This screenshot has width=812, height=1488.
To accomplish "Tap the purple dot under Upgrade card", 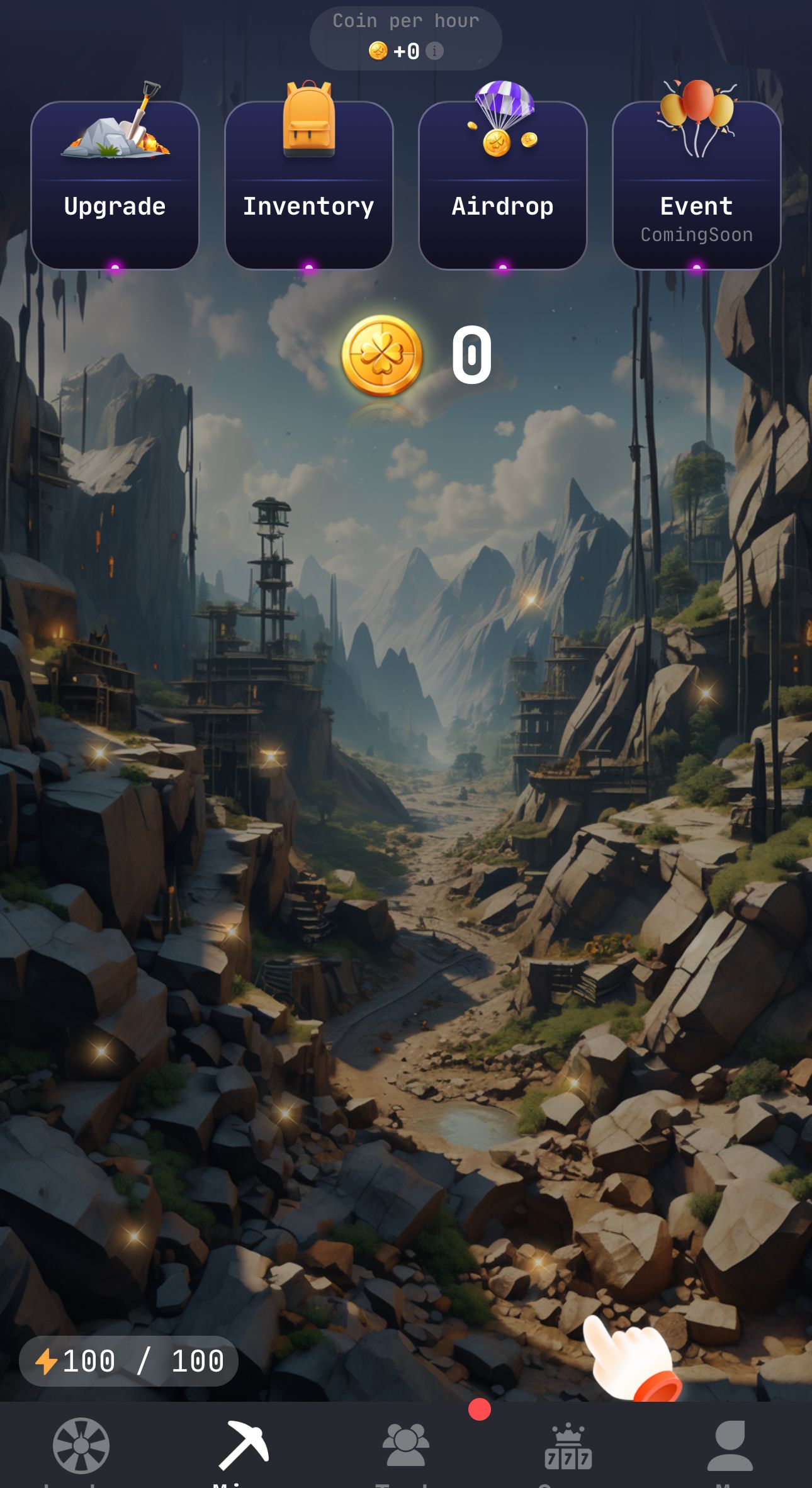I will coord(115,266).
